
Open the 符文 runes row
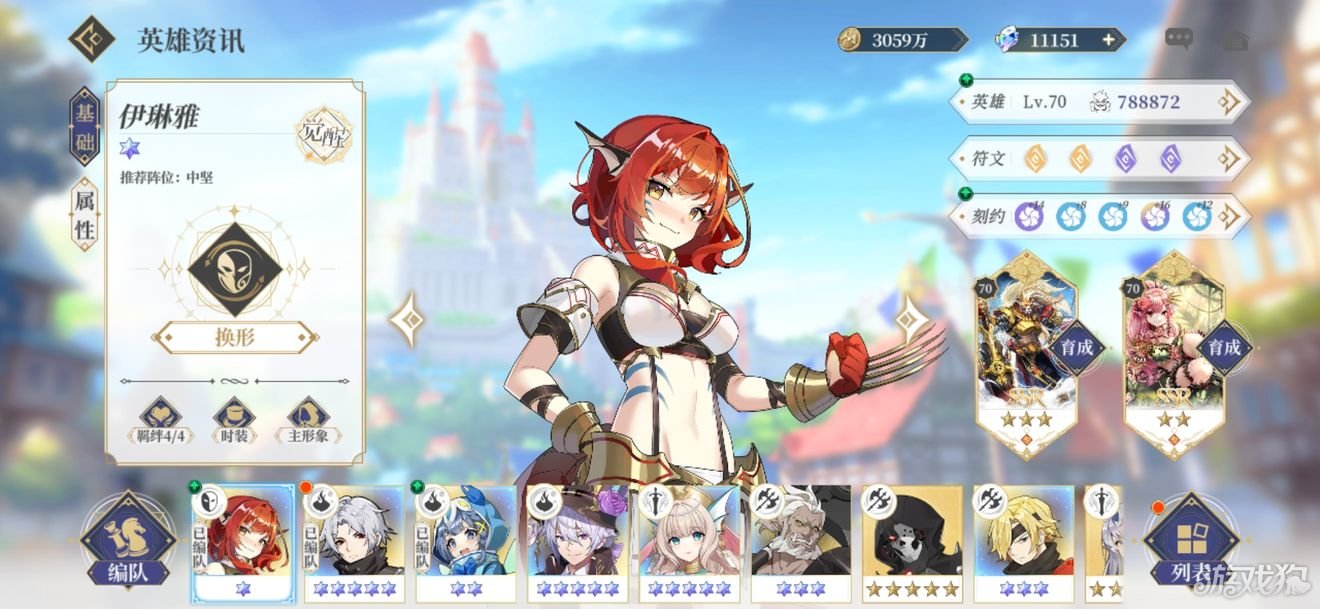tap(1098, 159)
